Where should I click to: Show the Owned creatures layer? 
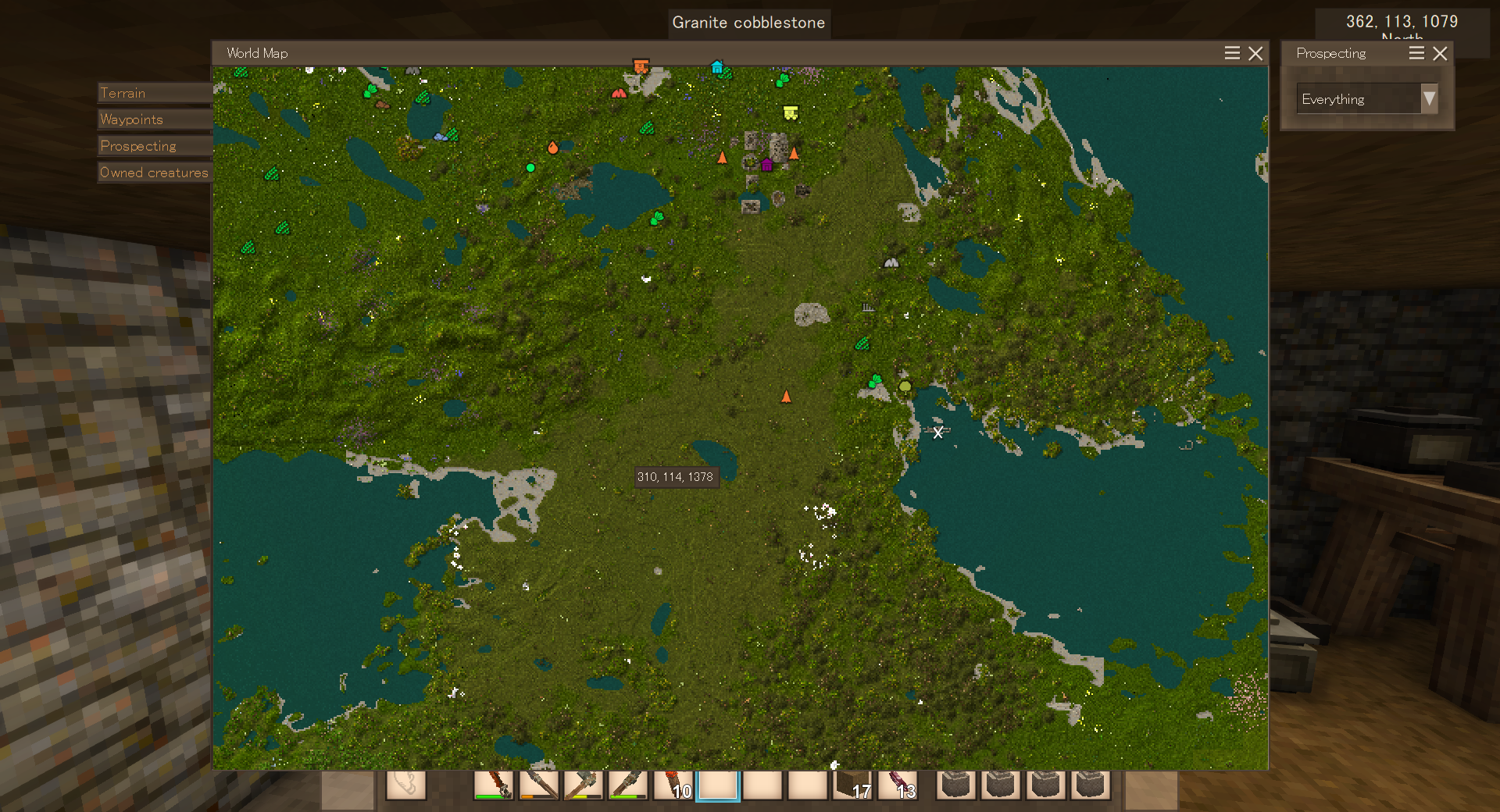click(155, 173)
